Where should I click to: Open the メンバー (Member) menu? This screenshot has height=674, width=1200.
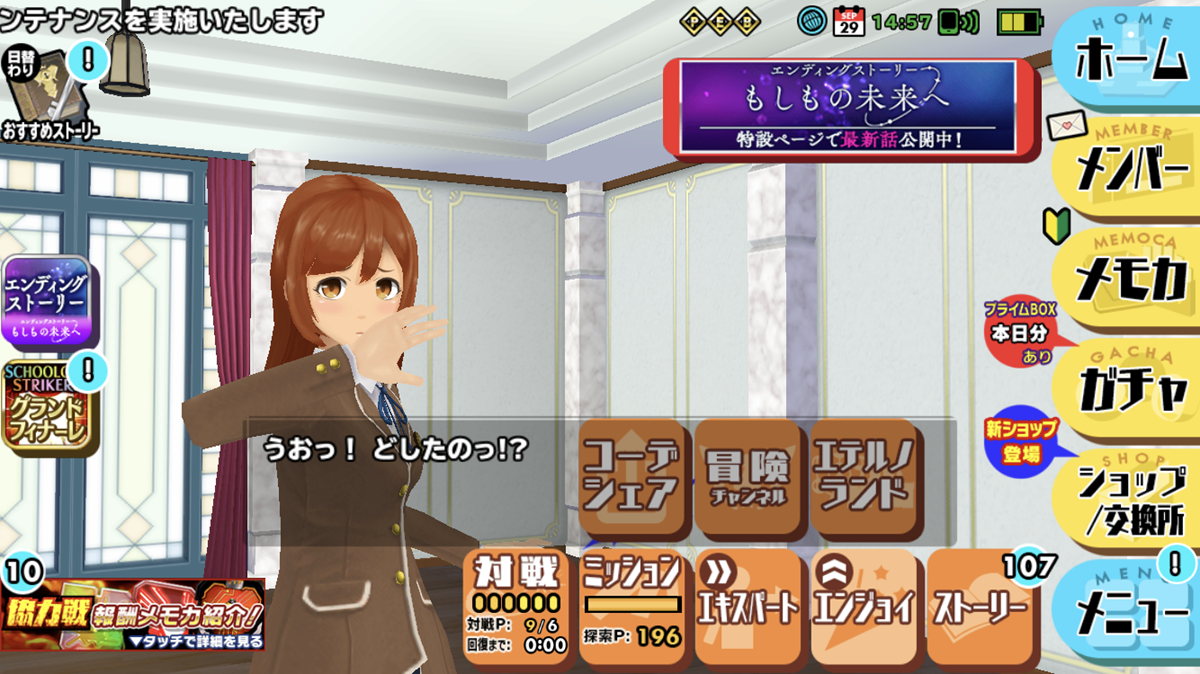1130,172
